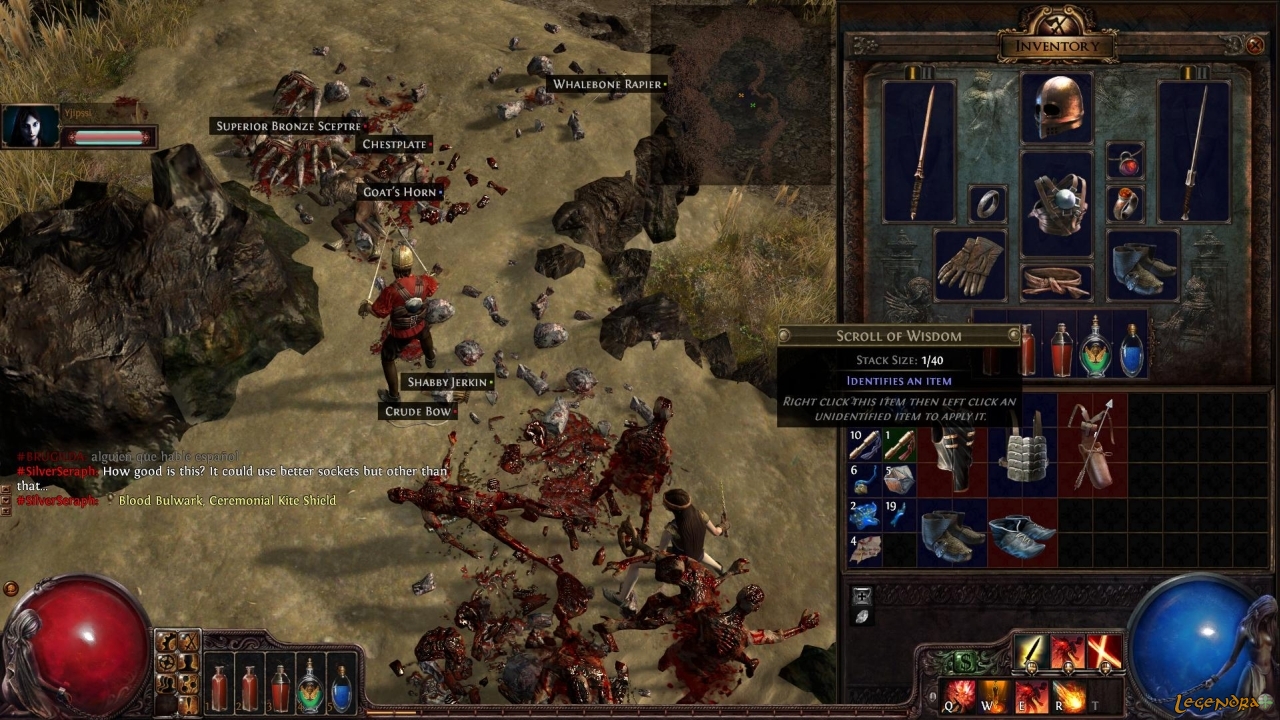
Task: Select the equipped bronze helmet slot
Action: 1057,107
